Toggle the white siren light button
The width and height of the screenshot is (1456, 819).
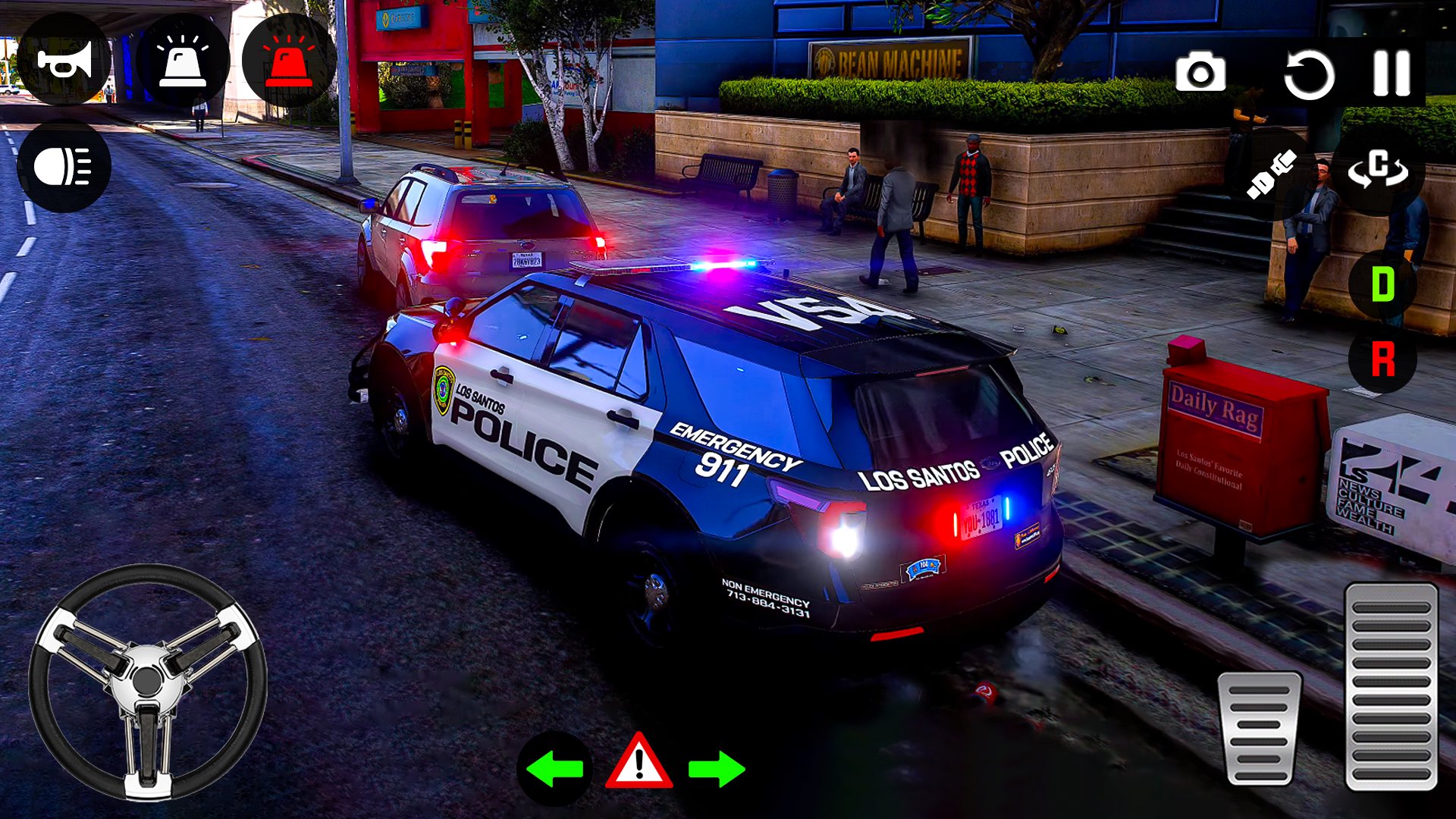(x=182, y=61)
